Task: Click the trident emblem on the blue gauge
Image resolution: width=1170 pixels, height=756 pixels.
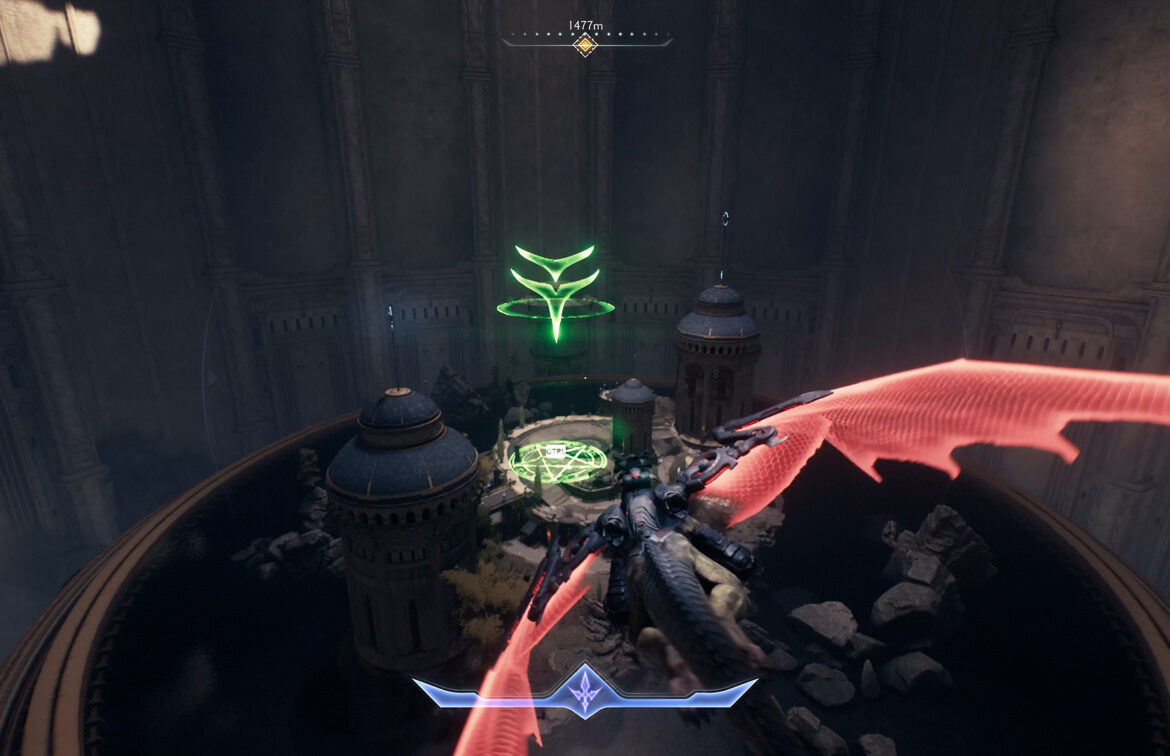Action: tap(585, 692)
